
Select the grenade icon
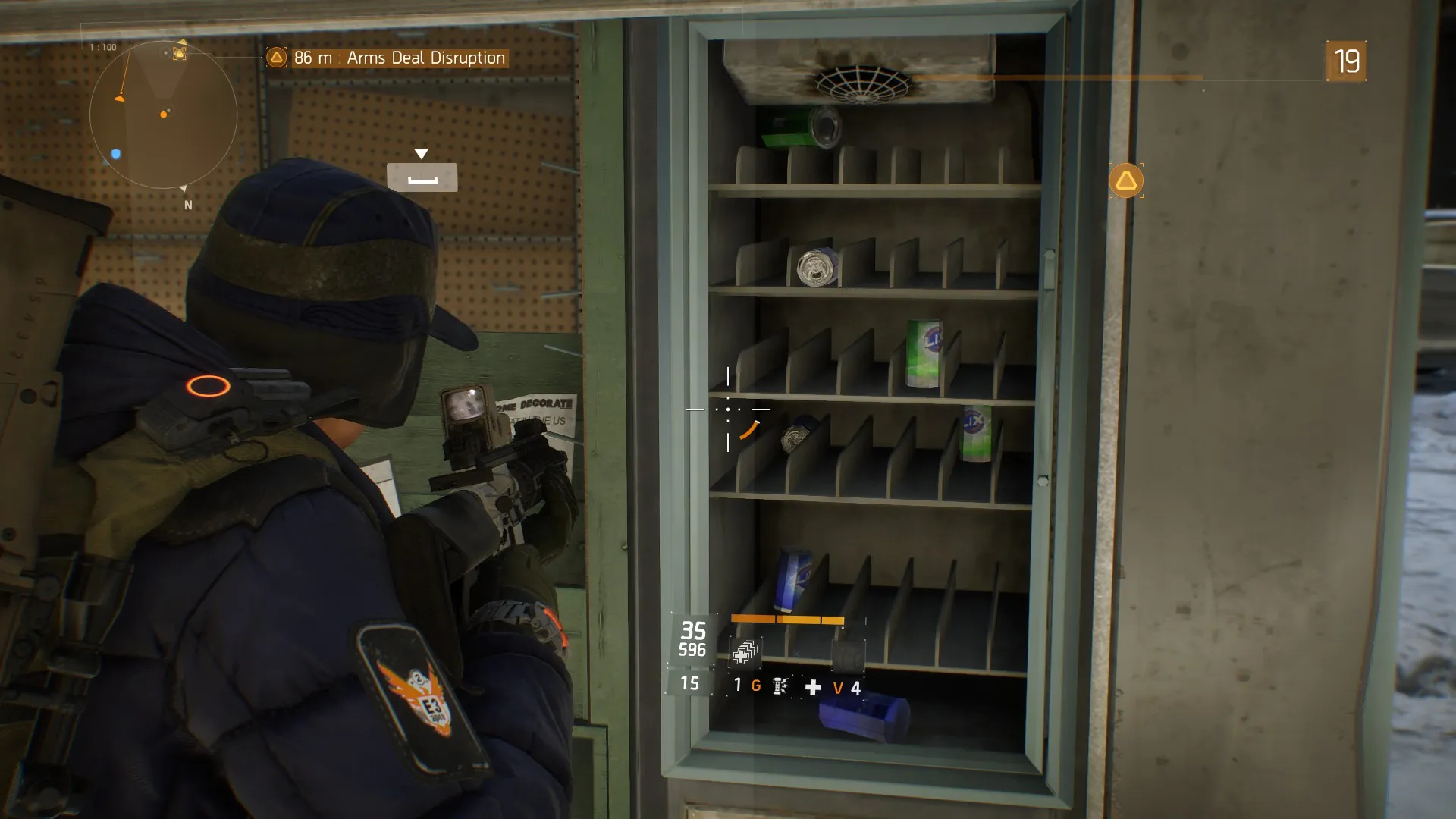click(x=780, y=686)
